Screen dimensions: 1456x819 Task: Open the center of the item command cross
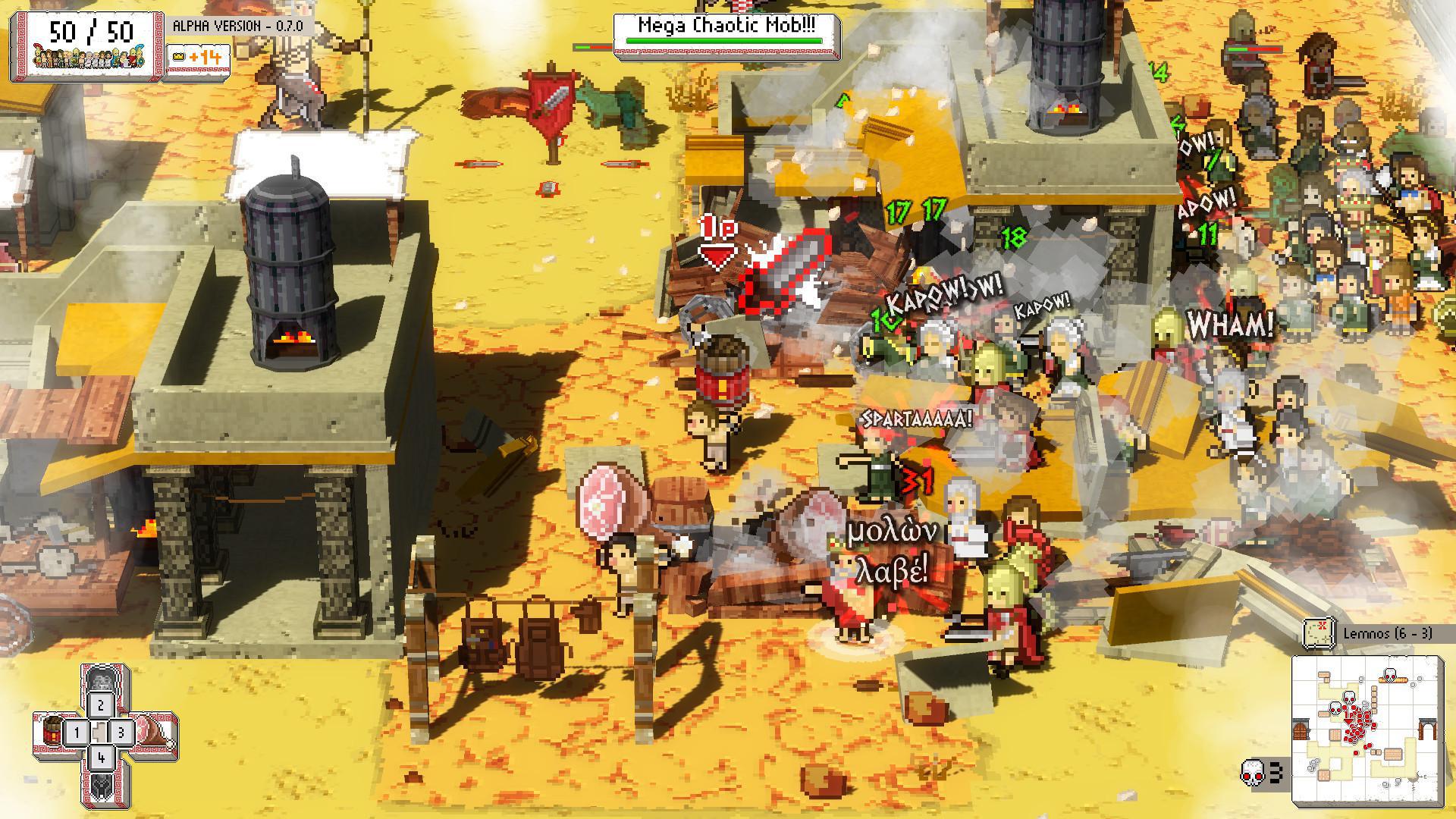(x=101, y=731)
